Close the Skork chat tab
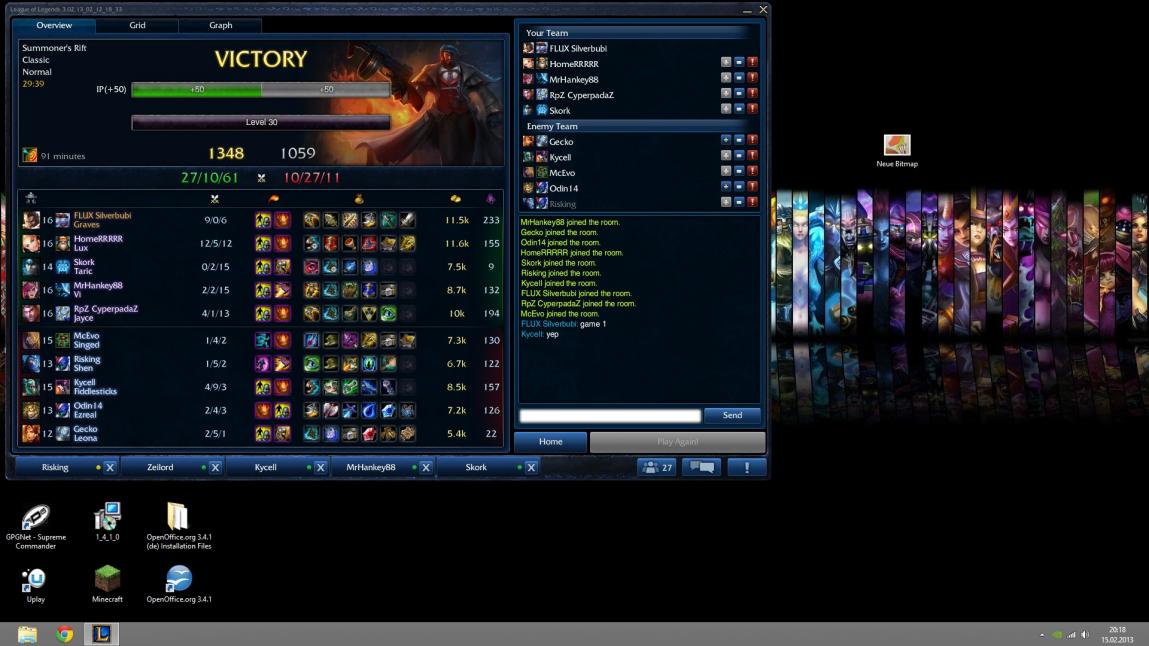The height and width of the screenshot is (646, 1149). (531, 467)
